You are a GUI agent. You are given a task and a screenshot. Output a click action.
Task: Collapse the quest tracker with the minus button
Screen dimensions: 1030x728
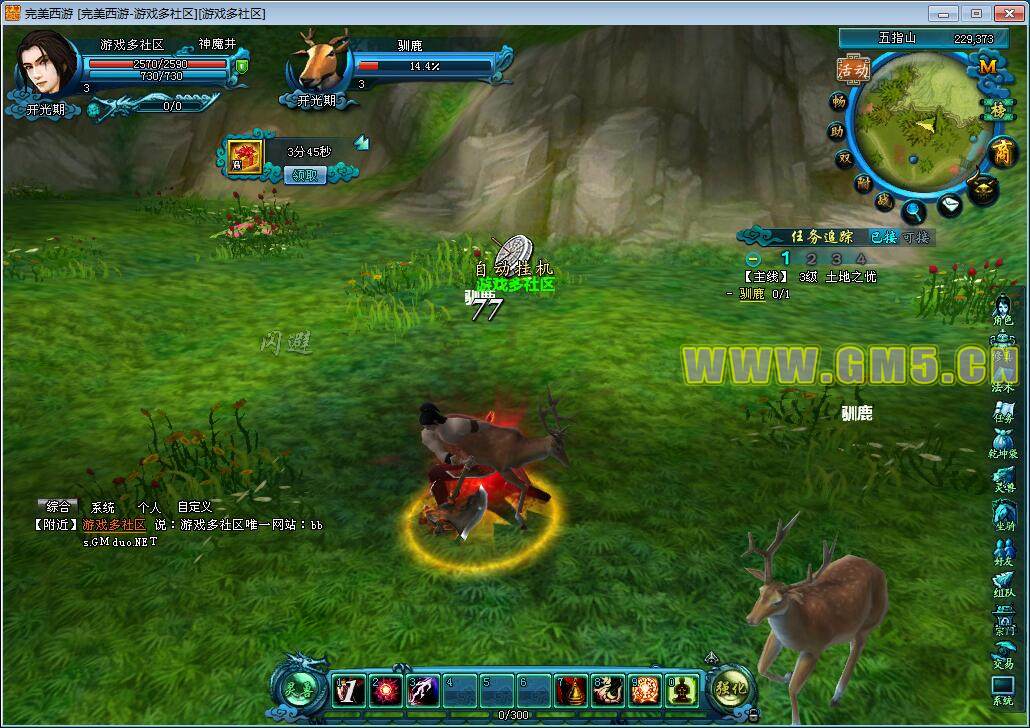click(754, 259)
